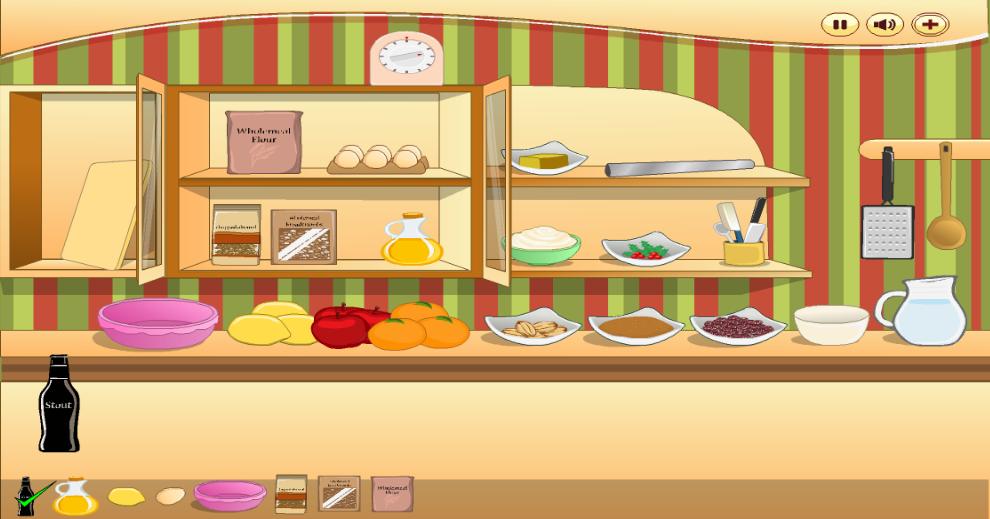The image size is (990, 519).
Task: Pause the game with the pause button
Action: [x=840, y=25]
